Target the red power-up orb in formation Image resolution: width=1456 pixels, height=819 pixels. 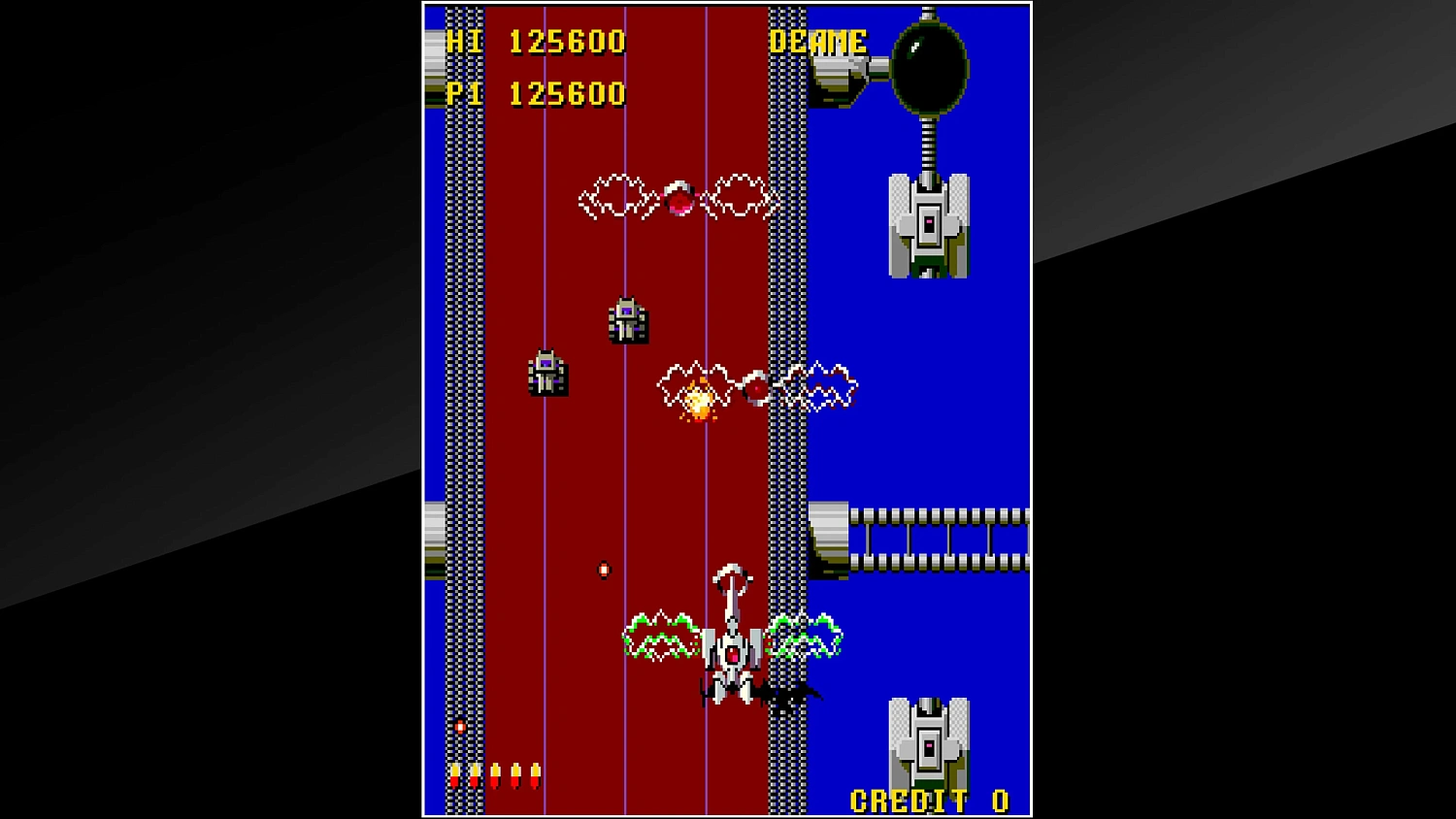679,197
